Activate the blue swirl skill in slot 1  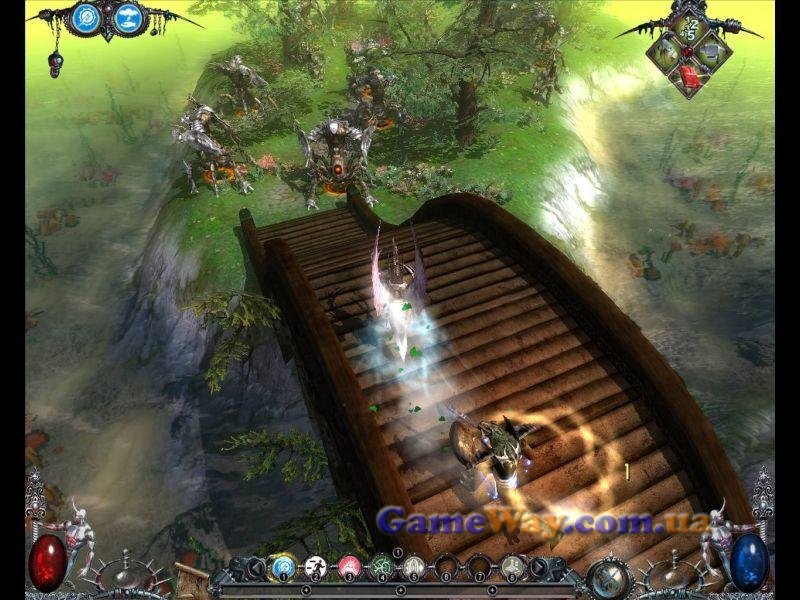(282, 568)
